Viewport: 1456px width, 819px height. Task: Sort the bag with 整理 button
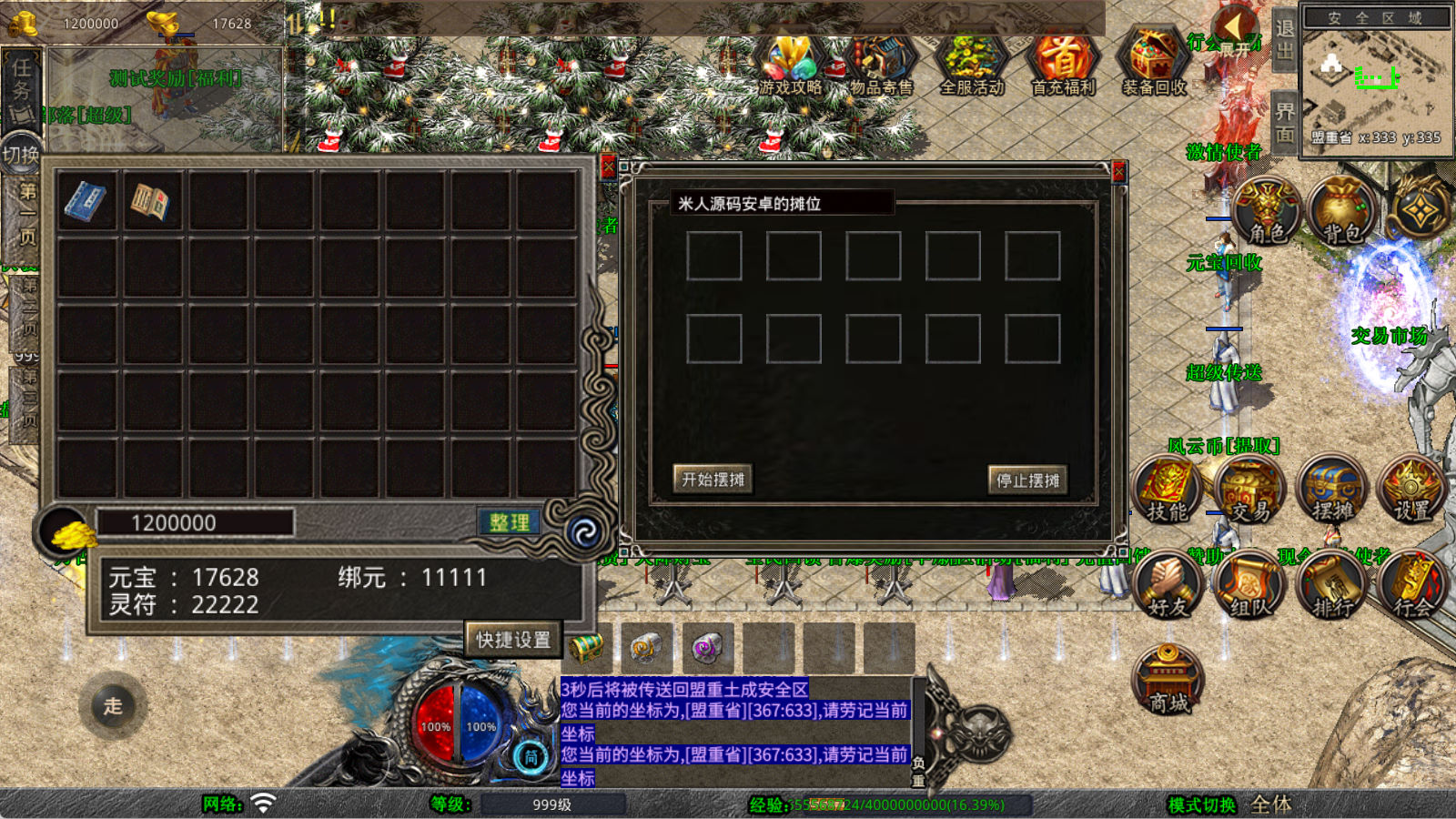509,522
